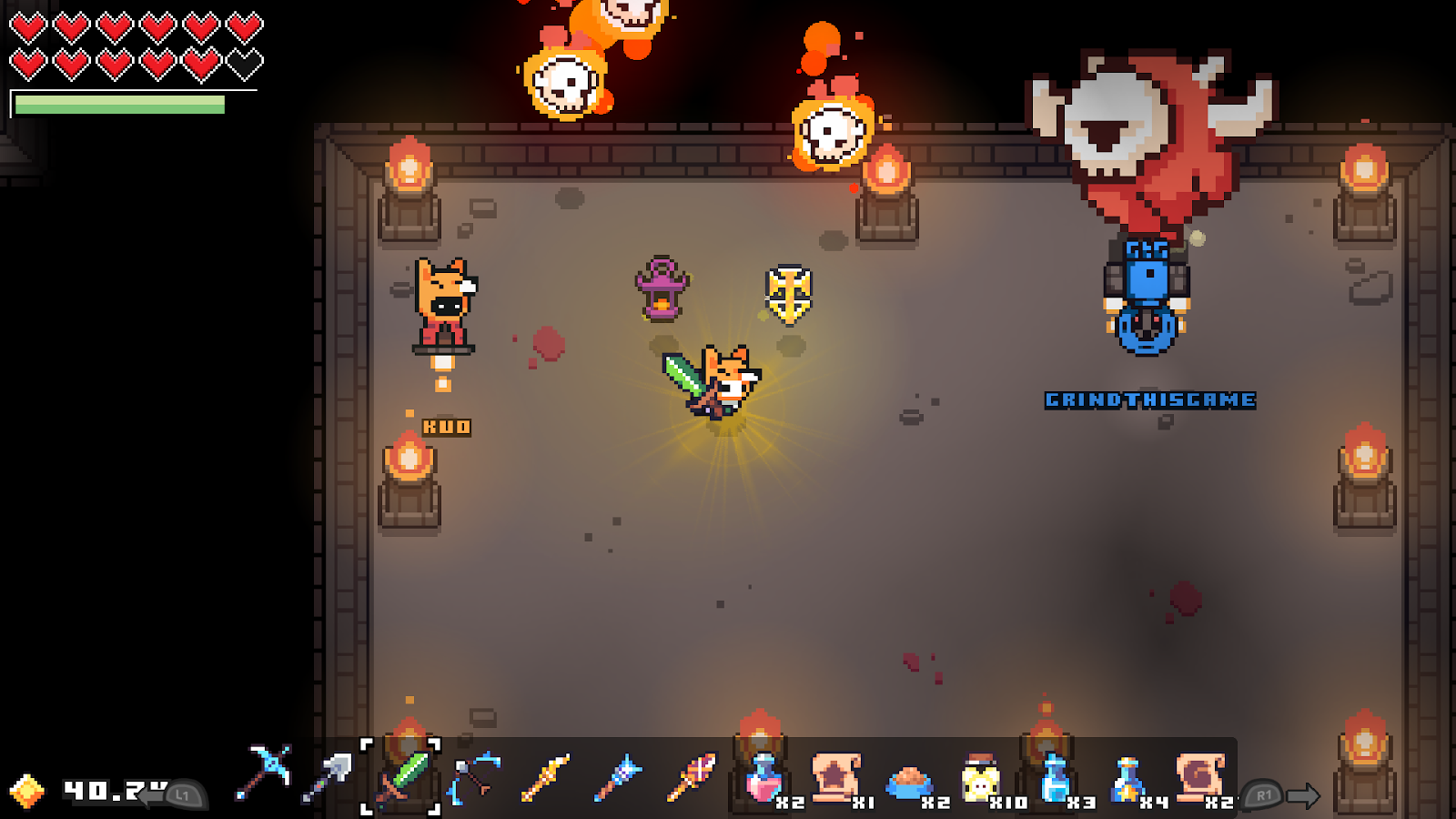
Task: Select the green sword slot
Action: (403, 778)
